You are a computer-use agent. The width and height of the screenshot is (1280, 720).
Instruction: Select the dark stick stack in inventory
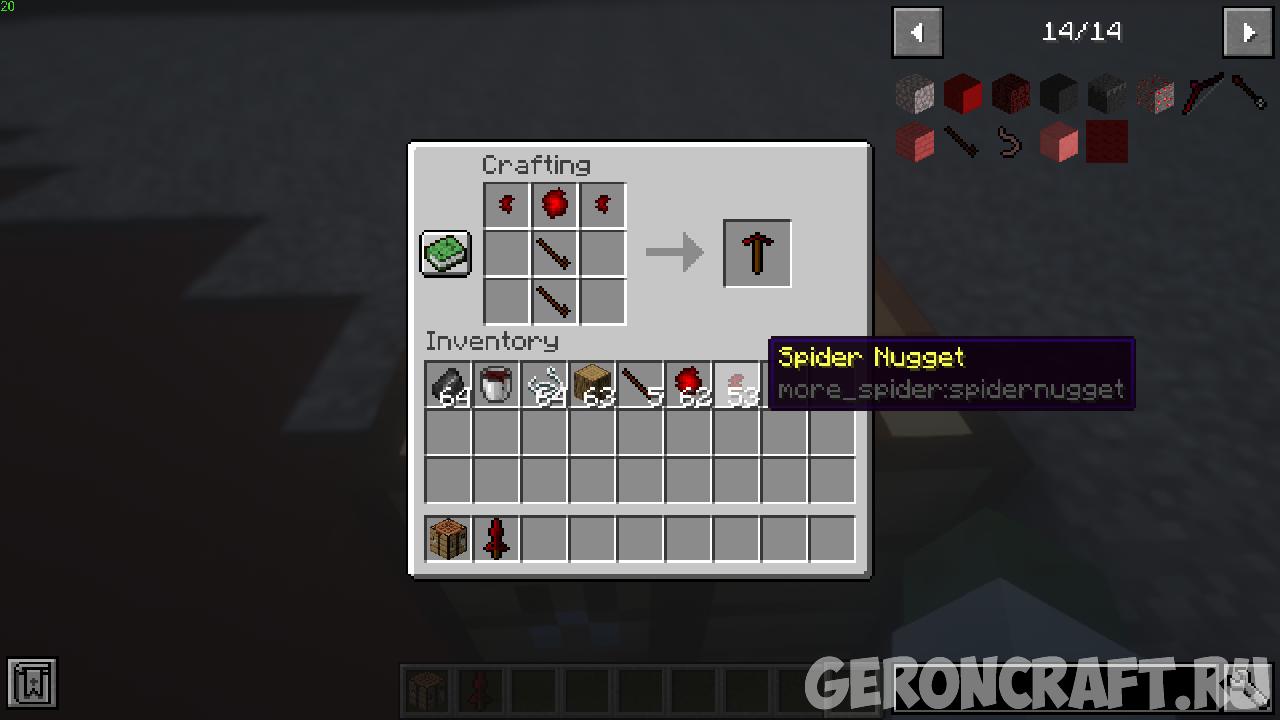(x=641, y=385)
